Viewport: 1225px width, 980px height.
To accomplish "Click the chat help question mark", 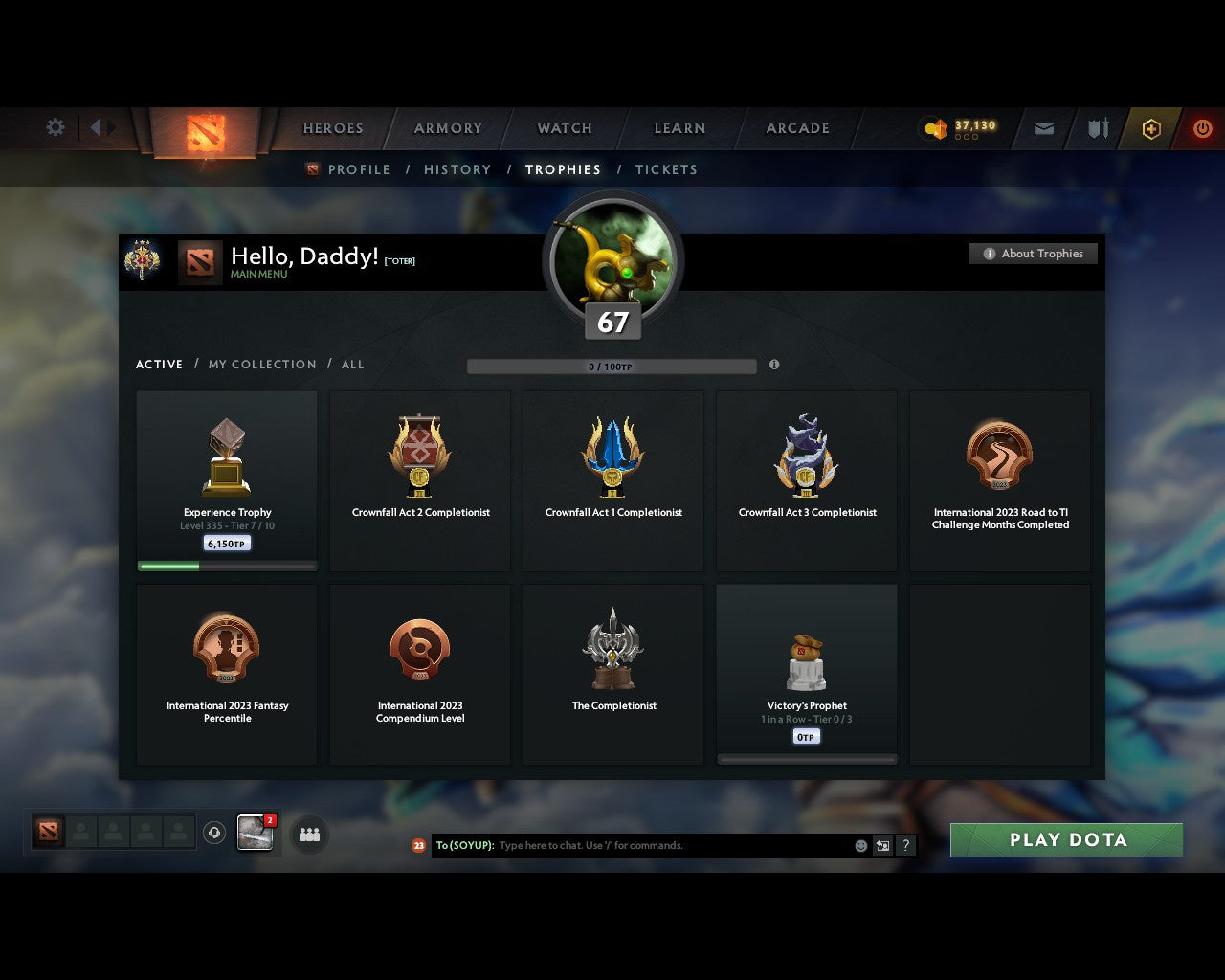I will (x=905, y=845).
